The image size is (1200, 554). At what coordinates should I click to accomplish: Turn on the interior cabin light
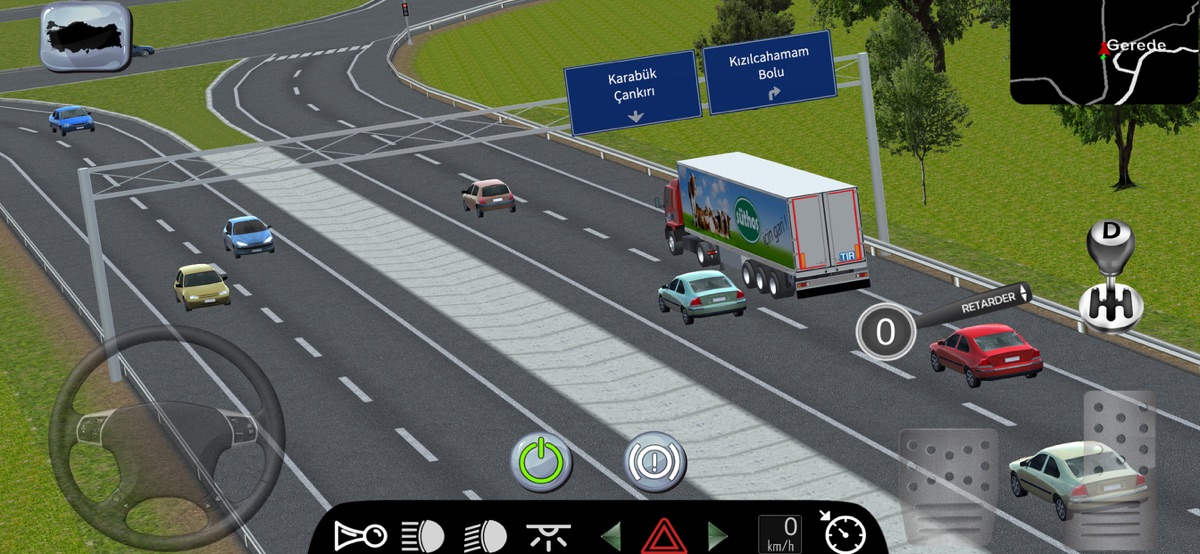point(546,535)
